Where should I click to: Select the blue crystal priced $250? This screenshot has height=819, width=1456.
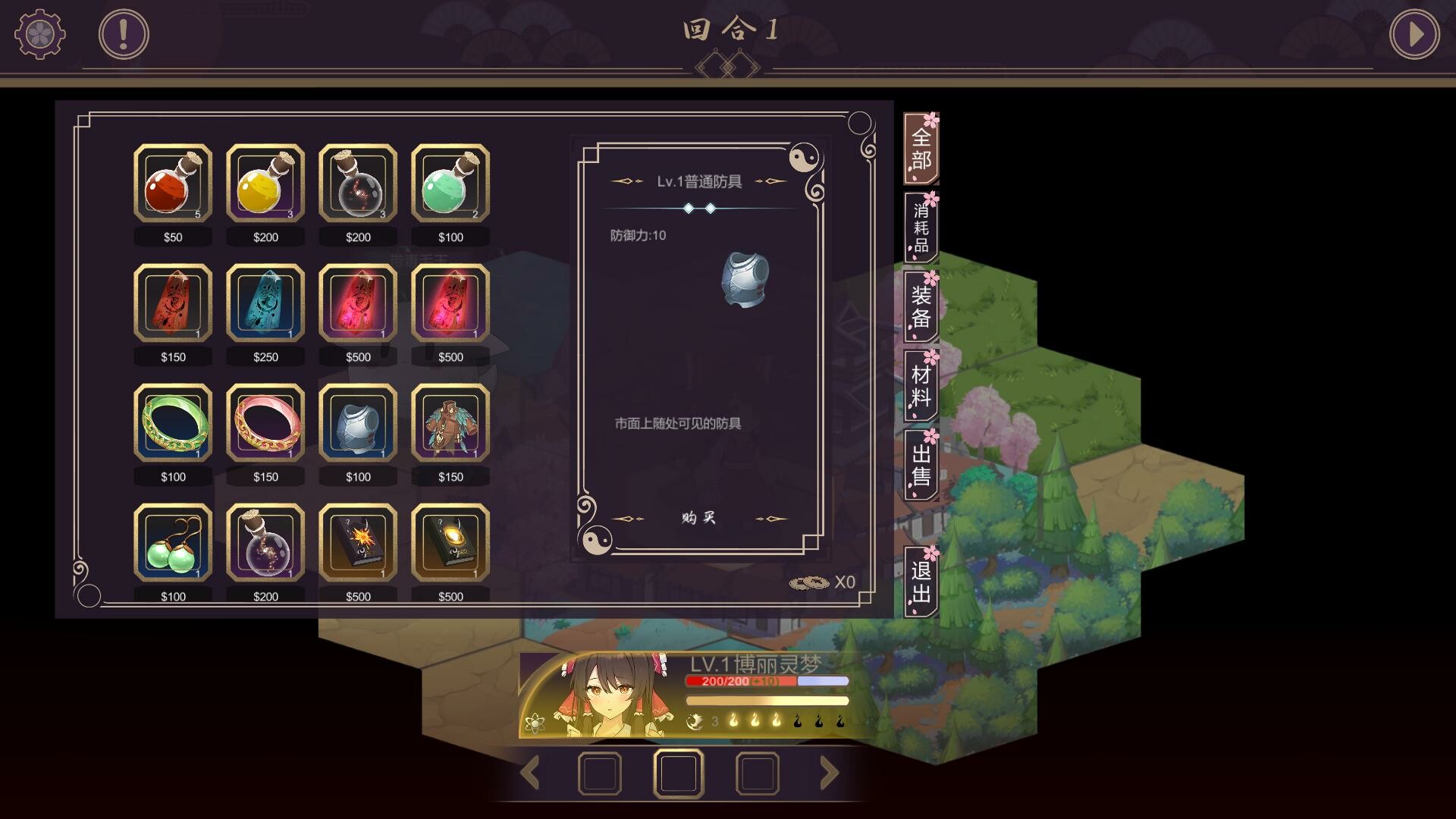[x=265, y=303]
